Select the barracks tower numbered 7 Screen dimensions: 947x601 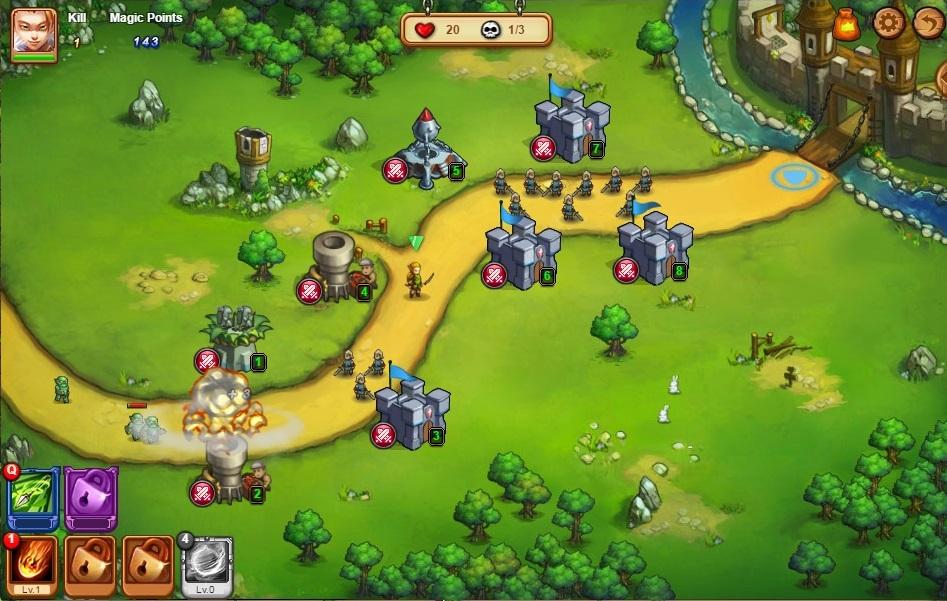pyautogui.click(x=571, y=125)
